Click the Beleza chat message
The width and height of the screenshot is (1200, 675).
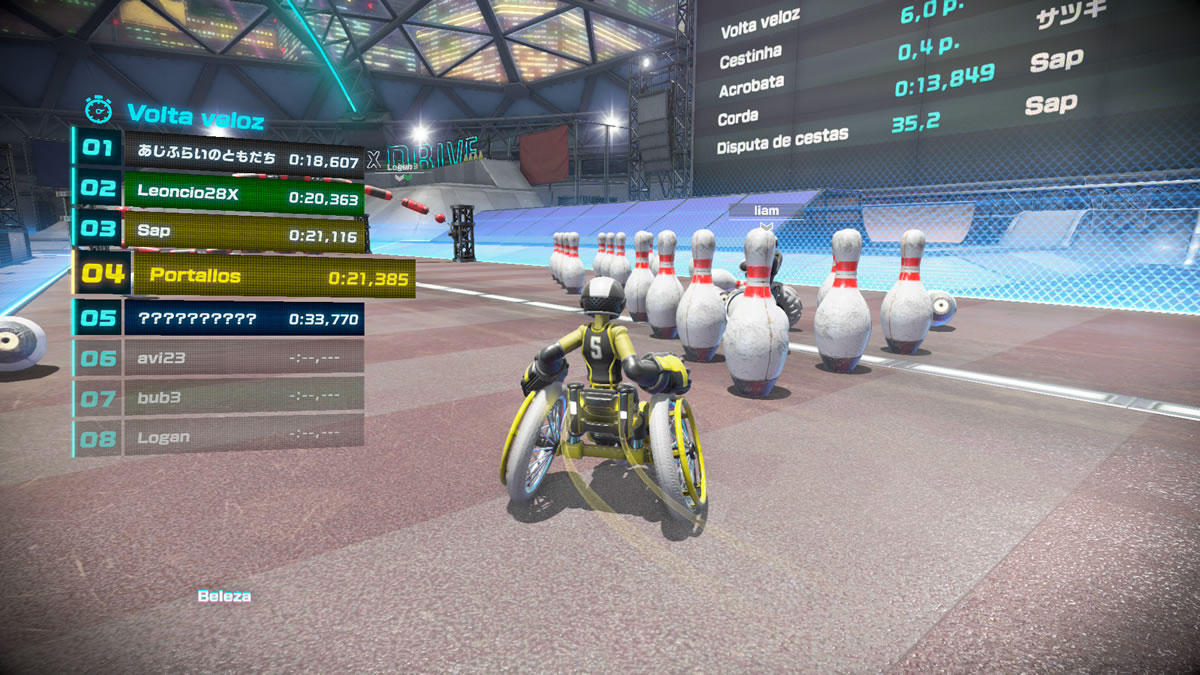tap(224, 596)
